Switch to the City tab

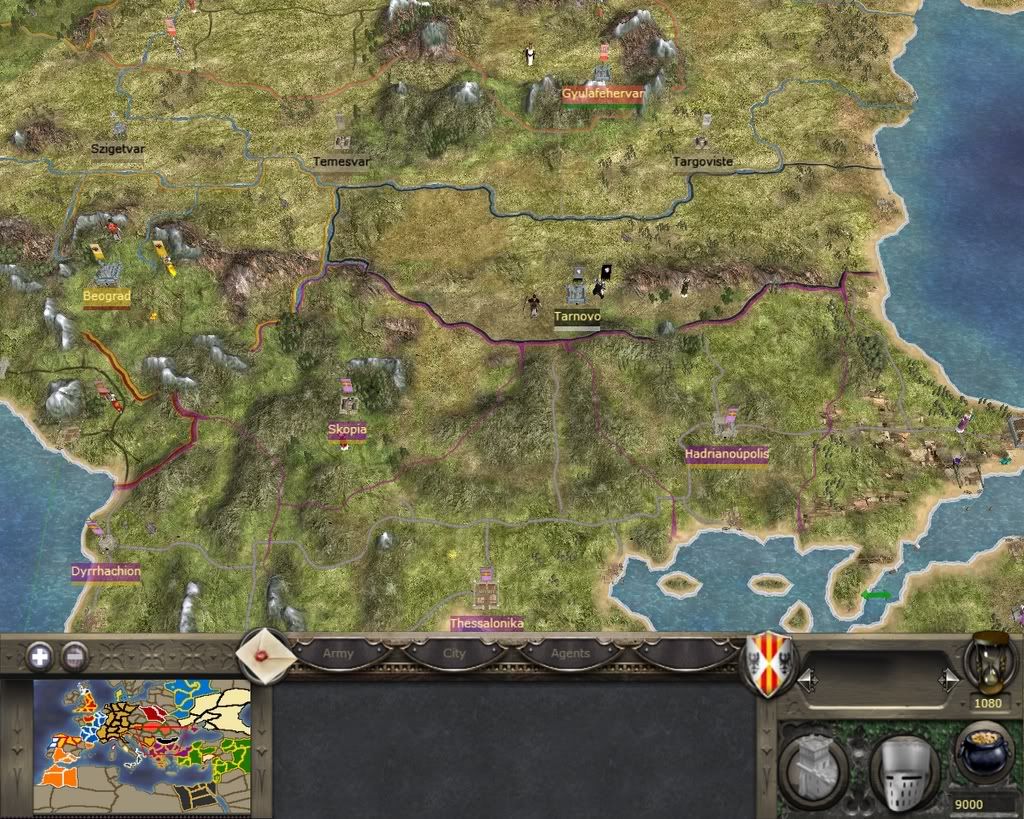tap(454, 653)
